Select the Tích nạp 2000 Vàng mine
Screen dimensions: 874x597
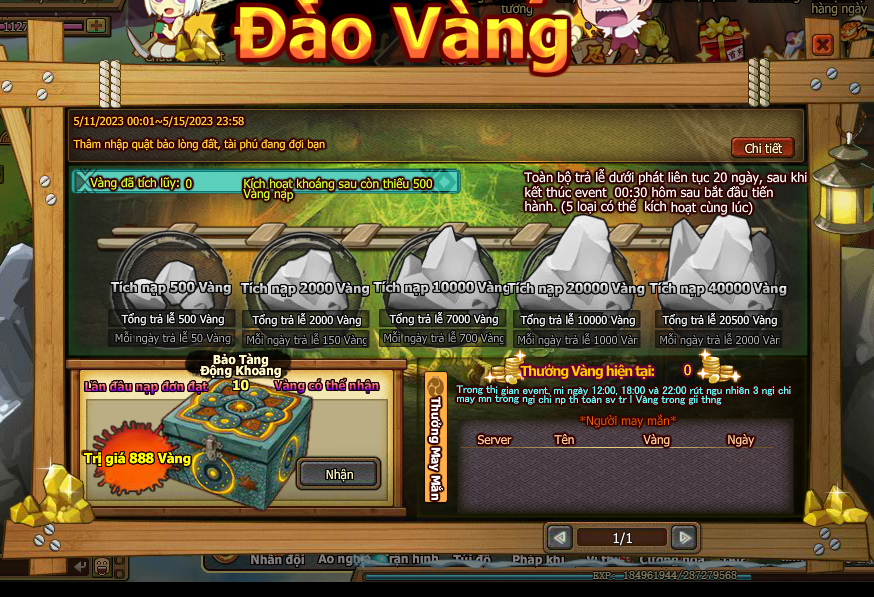pos(306,270)
